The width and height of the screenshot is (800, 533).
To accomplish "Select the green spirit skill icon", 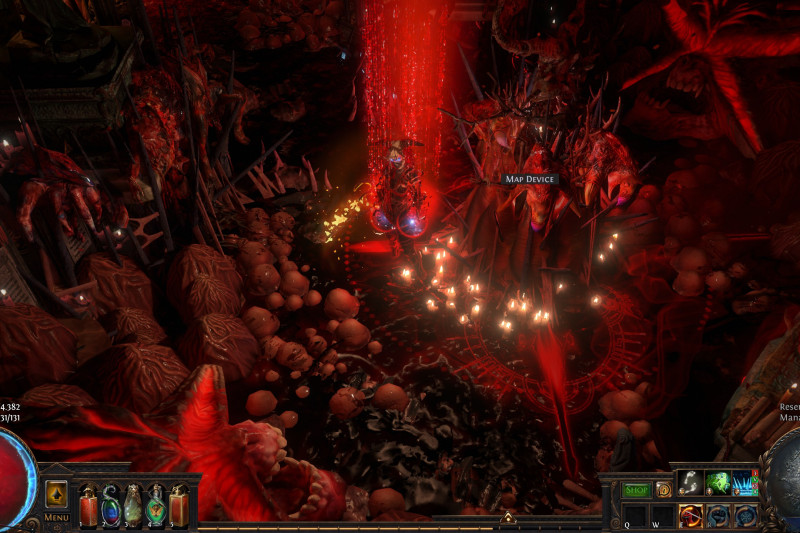I will [x=718, y=483].
